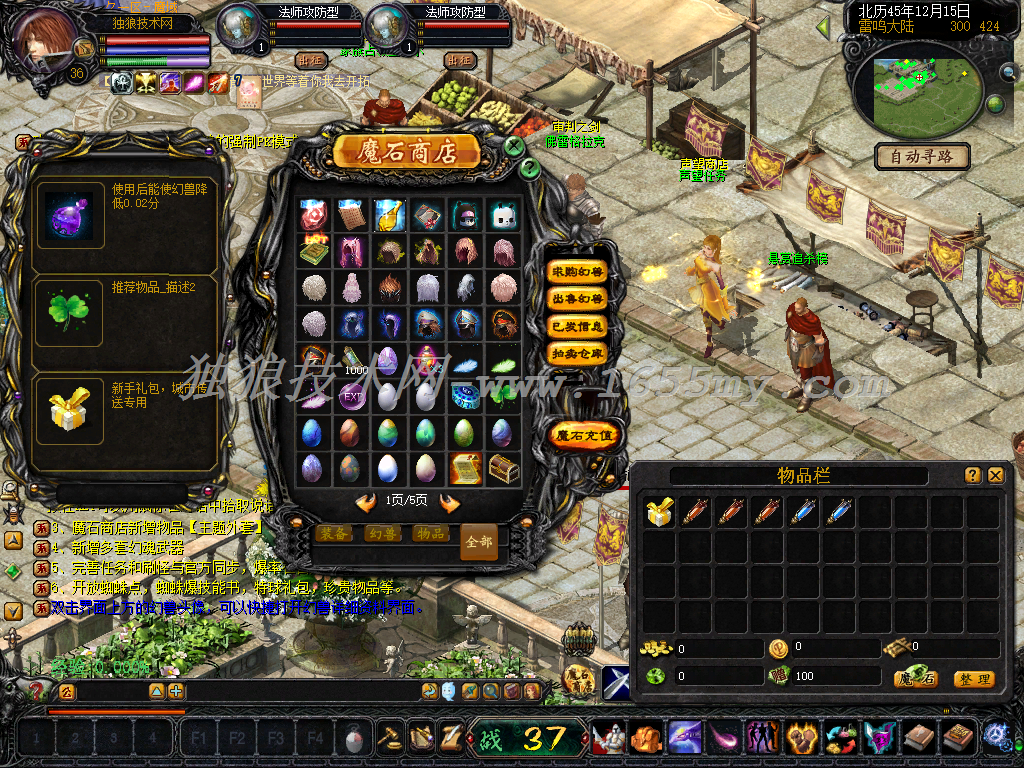
Task: Open 魔石充值 recharge
Action: (x=585, y=435)
